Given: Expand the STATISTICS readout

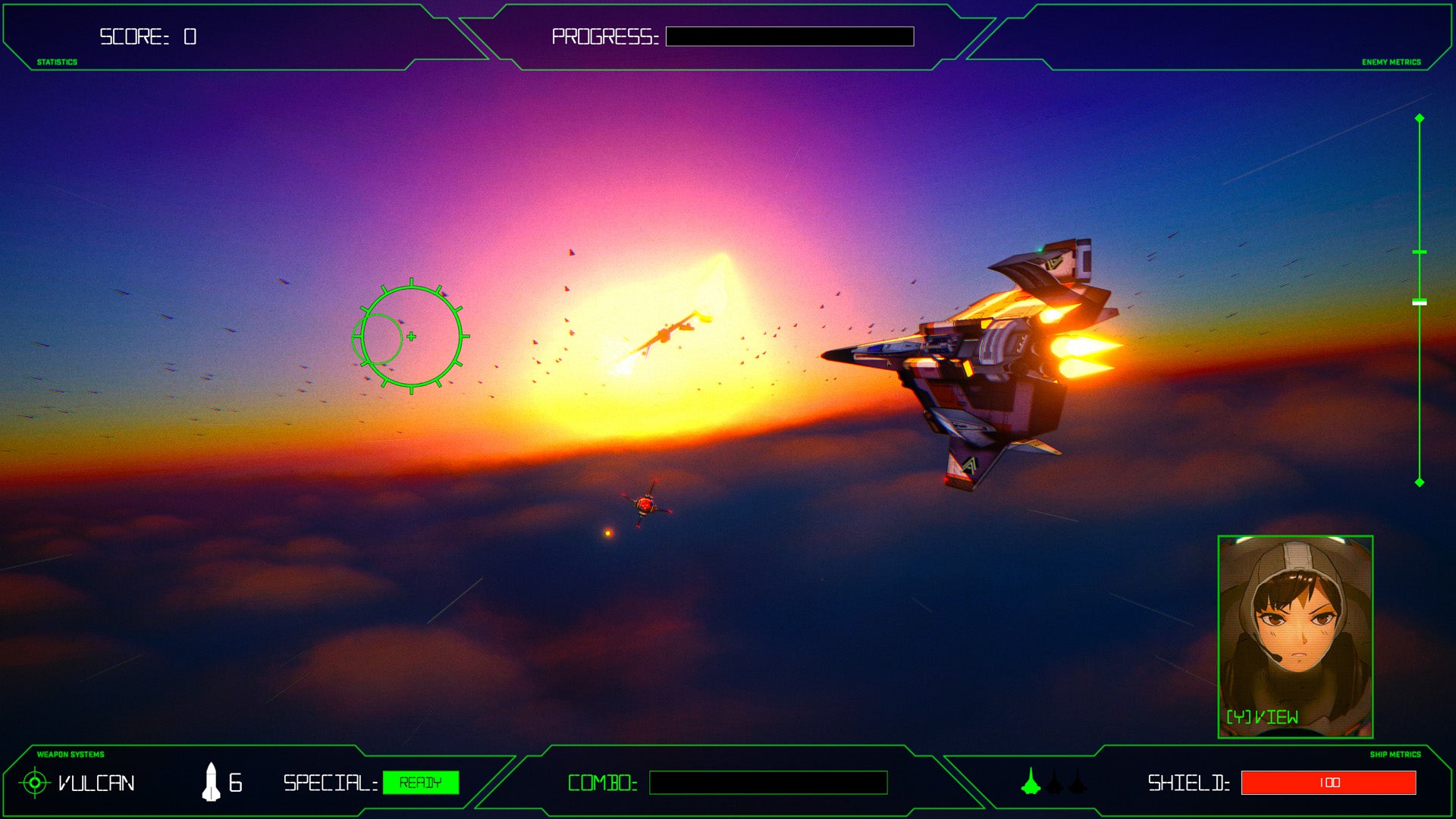Looking at the screenshot, I should (x=57, y=61).
